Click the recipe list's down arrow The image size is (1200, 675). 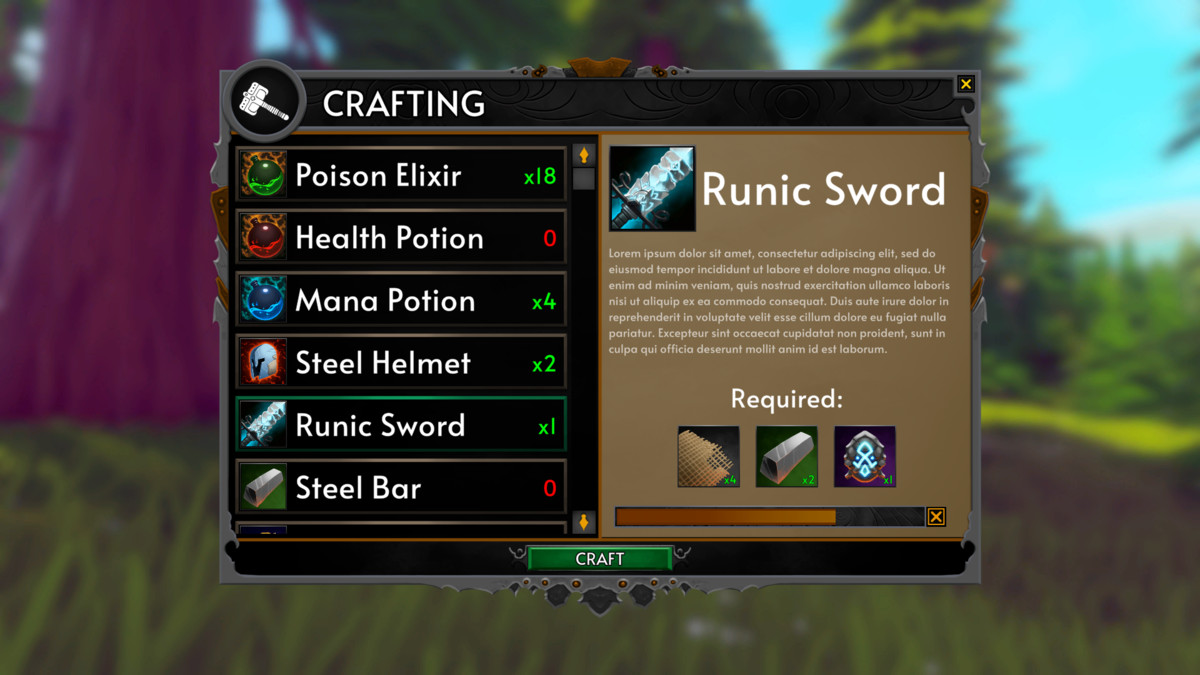pos(584,521)
